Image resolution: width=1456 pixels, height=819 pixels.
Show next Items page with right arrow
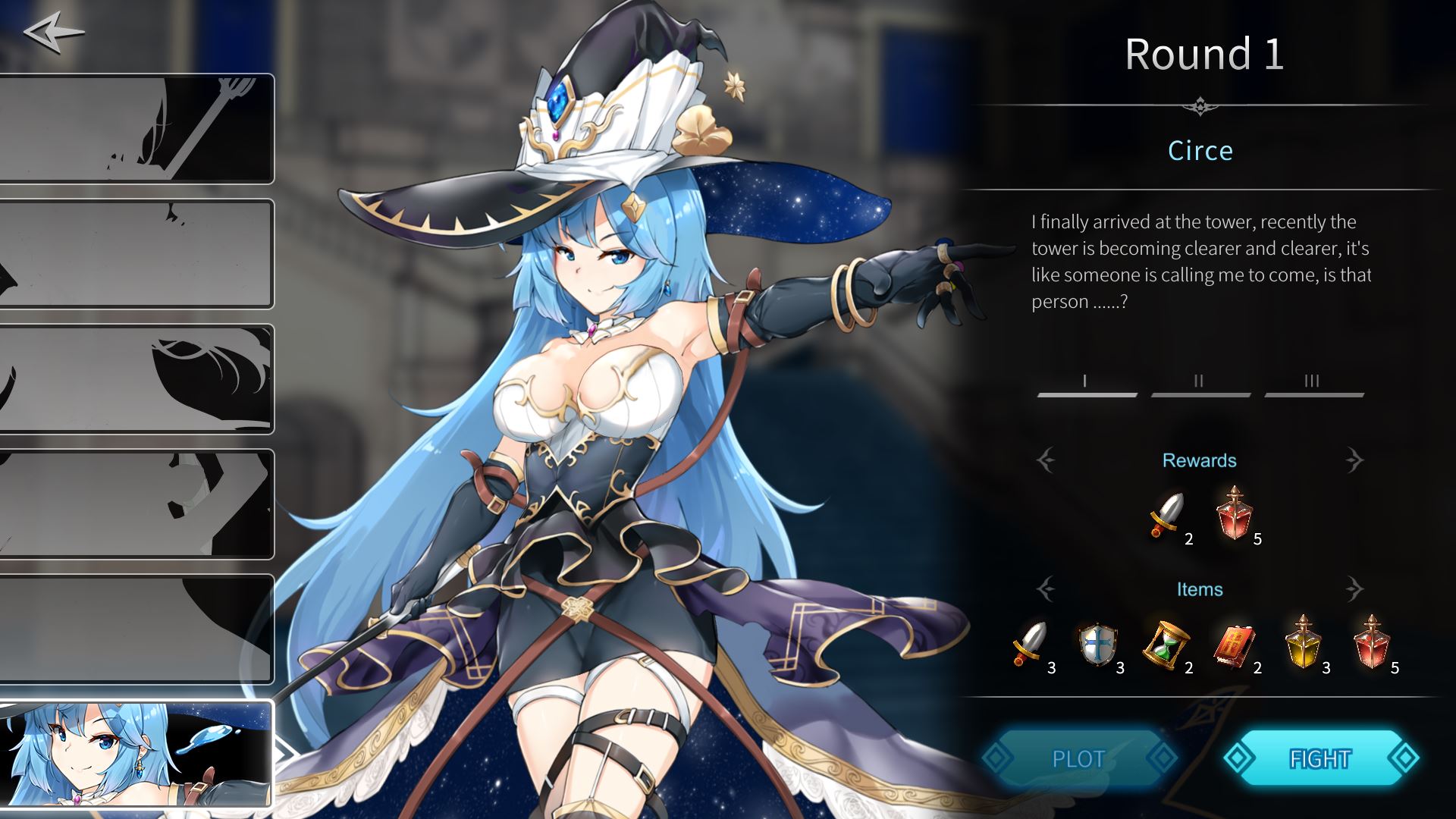(x=1354, y=588)
